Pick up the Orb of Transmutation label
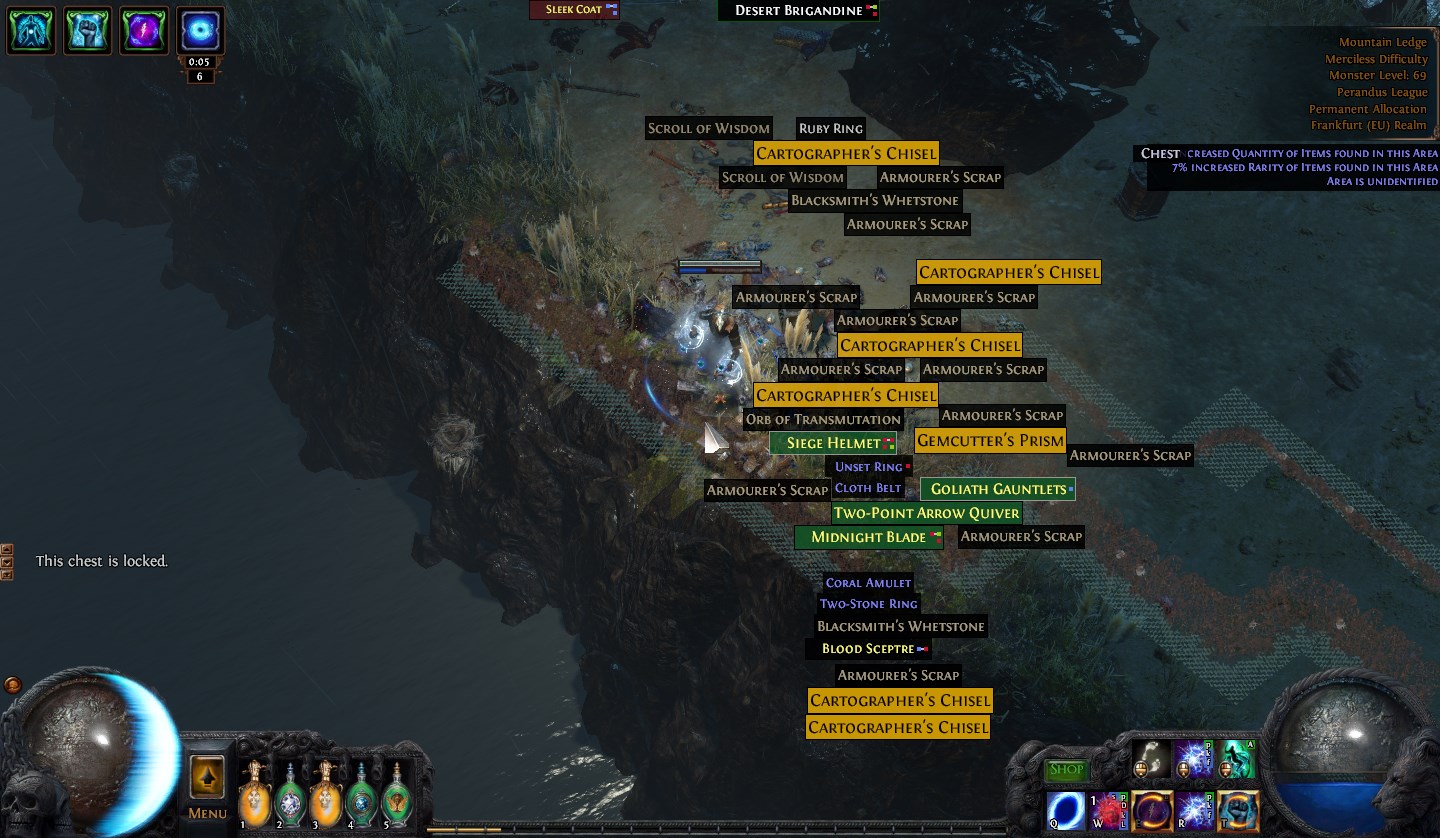Viewport: 1440px width, 838px height. coord(823,419)
